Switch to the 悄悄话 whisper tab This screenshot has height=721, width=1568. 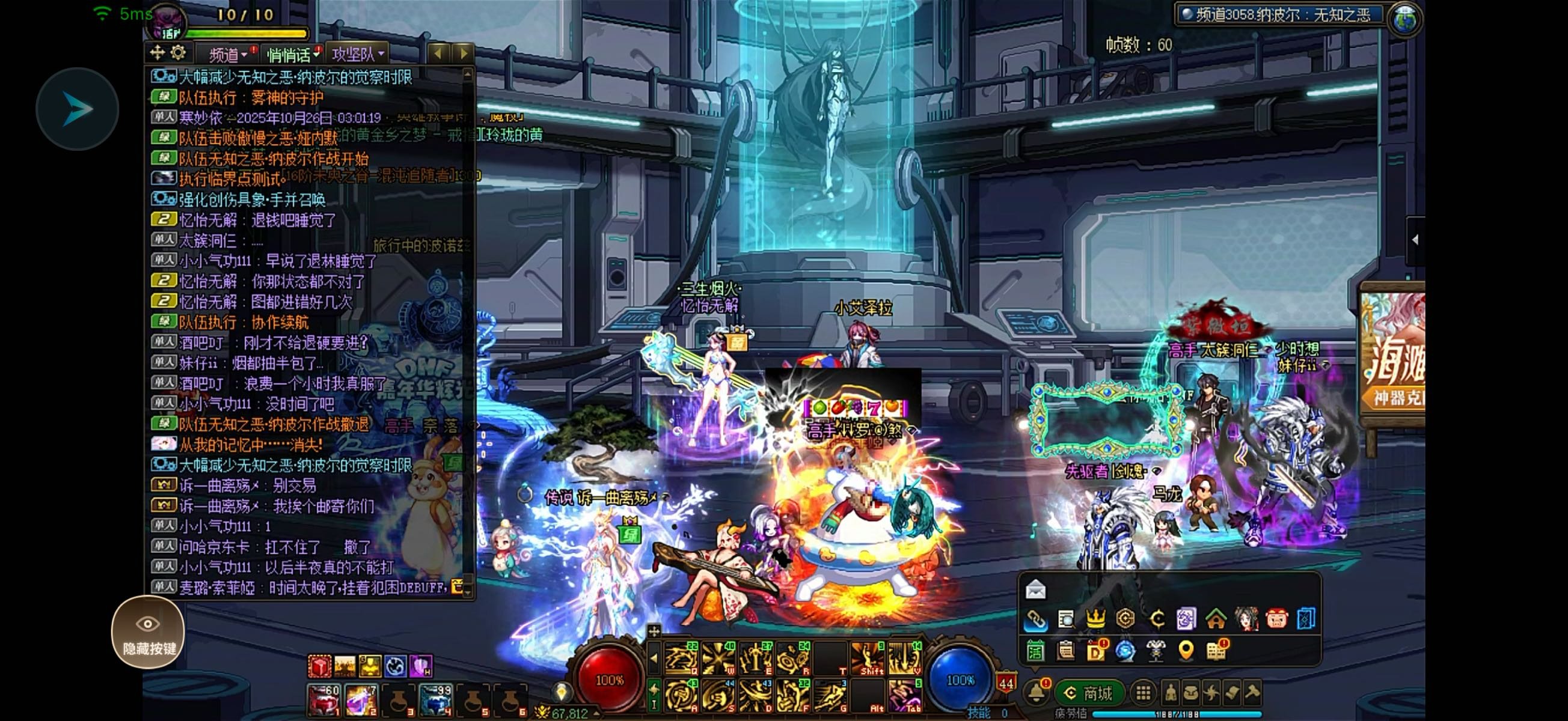coord(291,55)
